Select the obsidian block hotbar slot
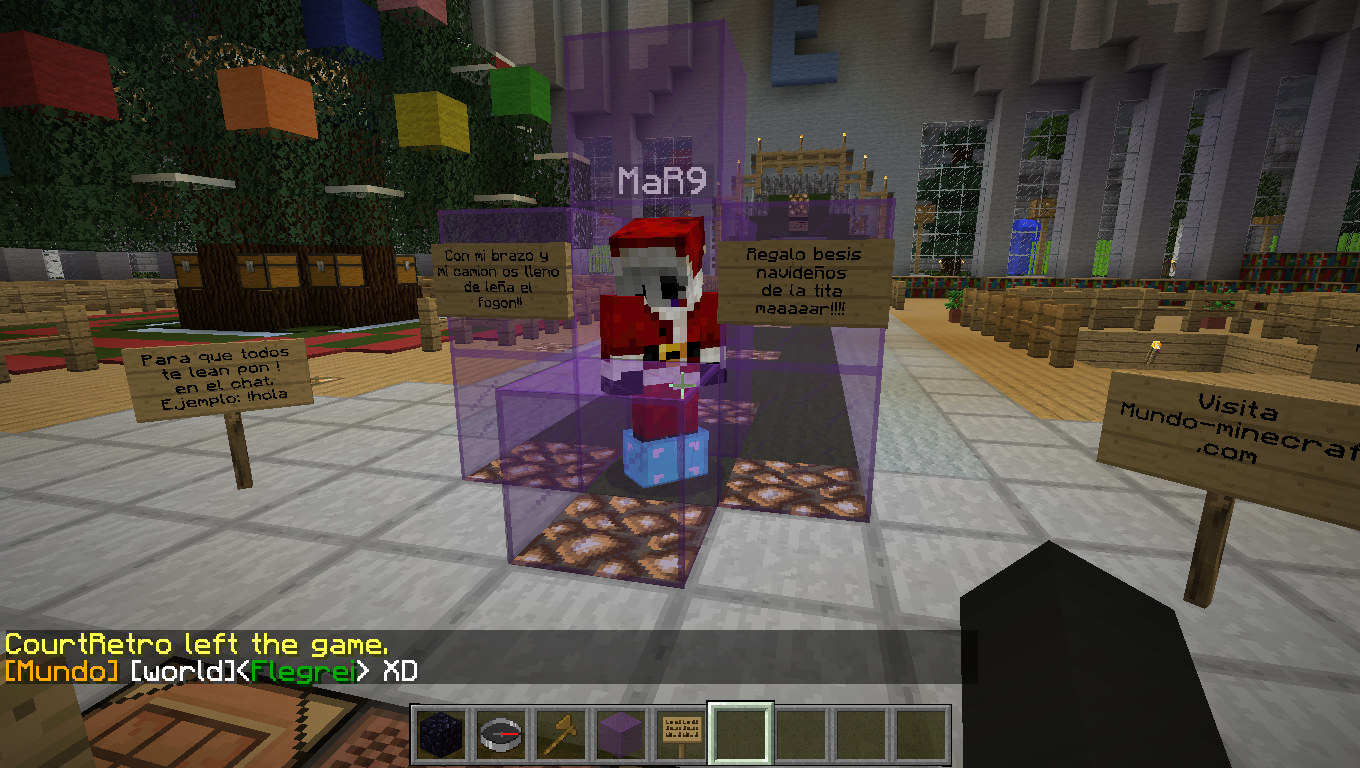The height and width of the screenshot is (768, 1360). [x=441, y=735]
